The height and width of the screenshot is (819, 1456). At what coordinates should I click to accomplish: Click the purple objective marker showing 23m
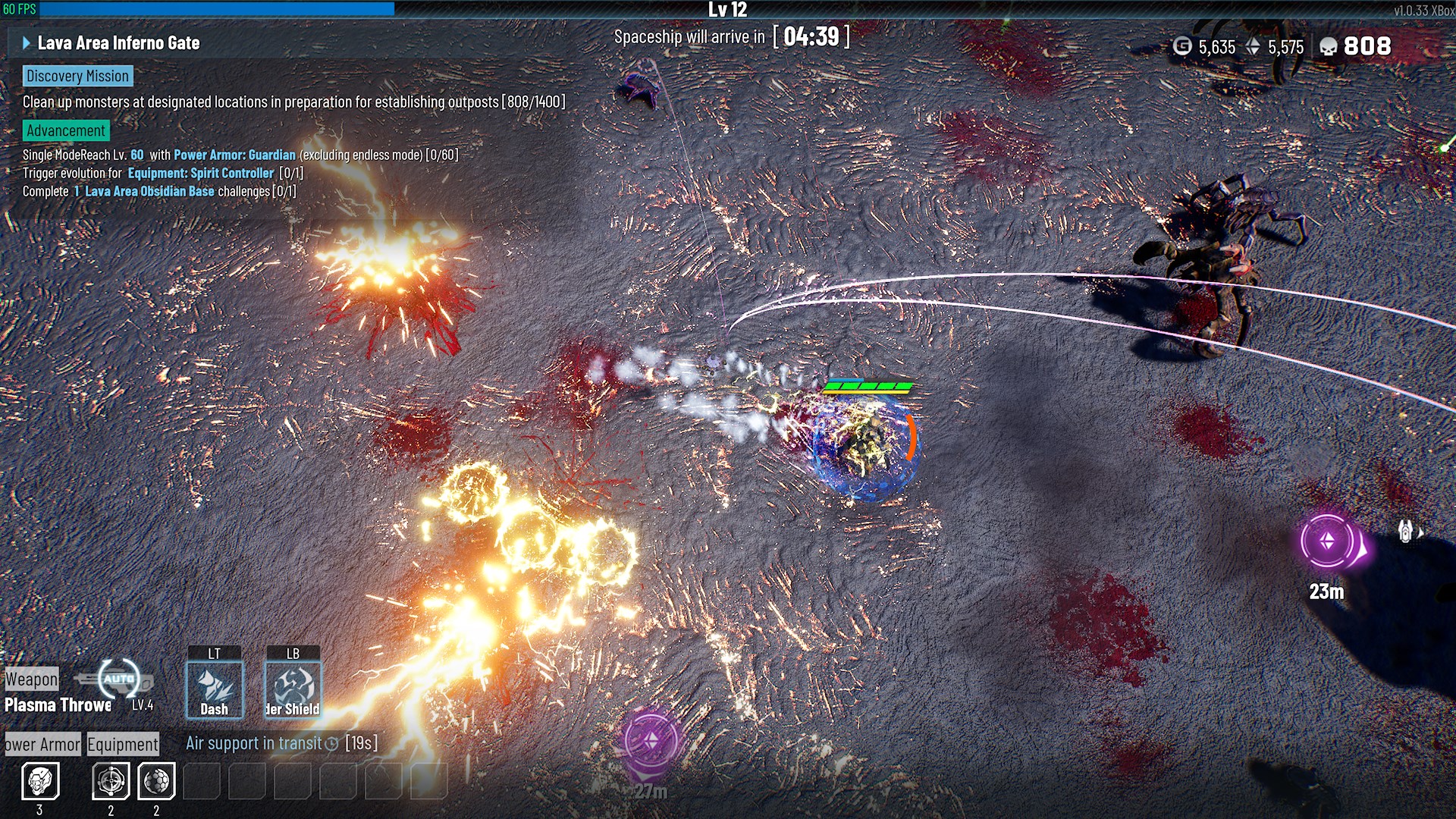coord(1328,541)
